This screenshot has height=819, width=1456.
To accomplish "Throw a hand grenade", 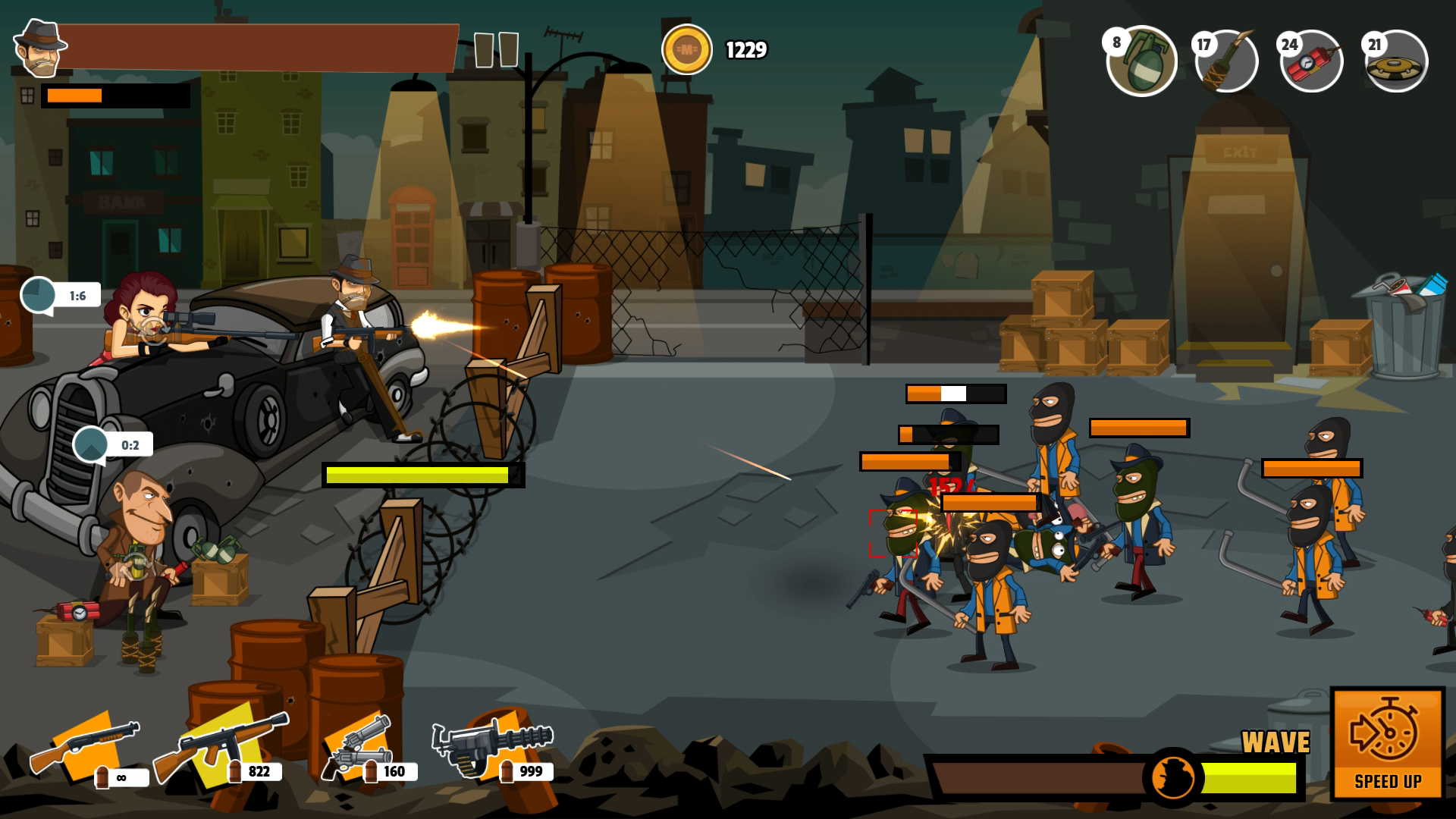I will coord(1141,61).
